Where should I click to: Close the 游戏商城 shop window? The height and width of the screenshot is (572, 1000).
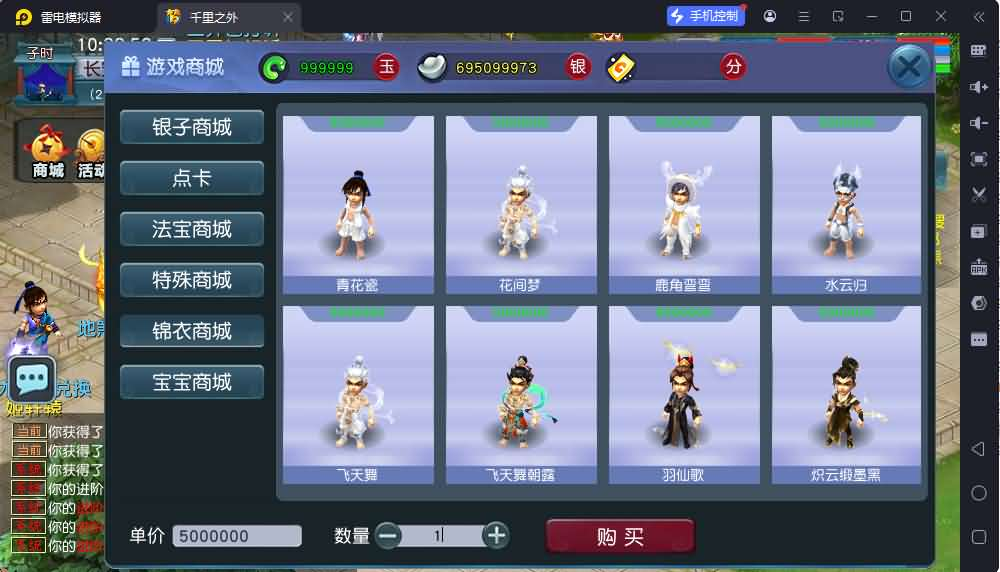pos(908,68)
